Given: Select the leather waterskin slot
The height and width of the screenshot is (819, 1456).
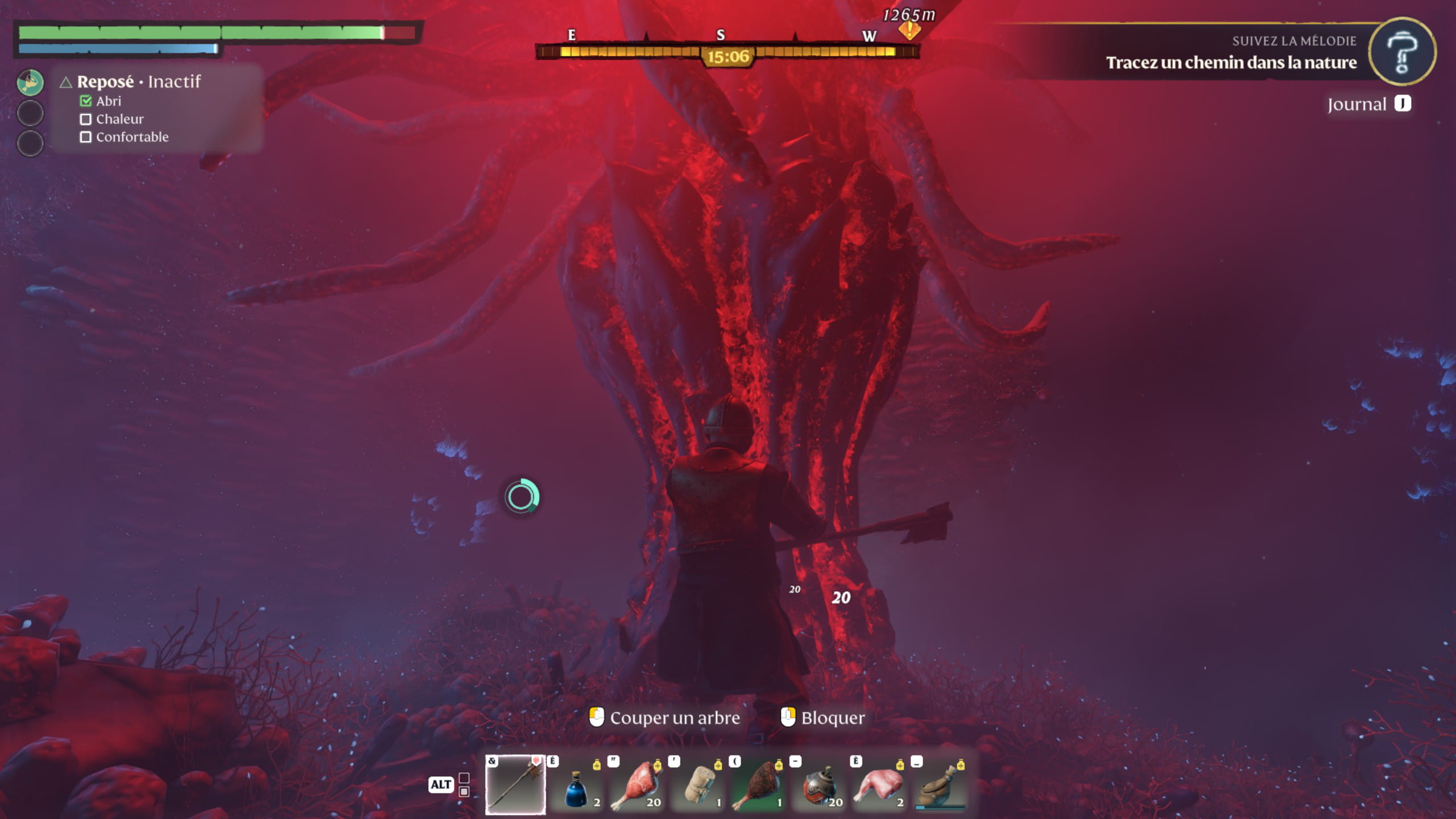Looking at the screenshot, I should [x=941, y=785].
